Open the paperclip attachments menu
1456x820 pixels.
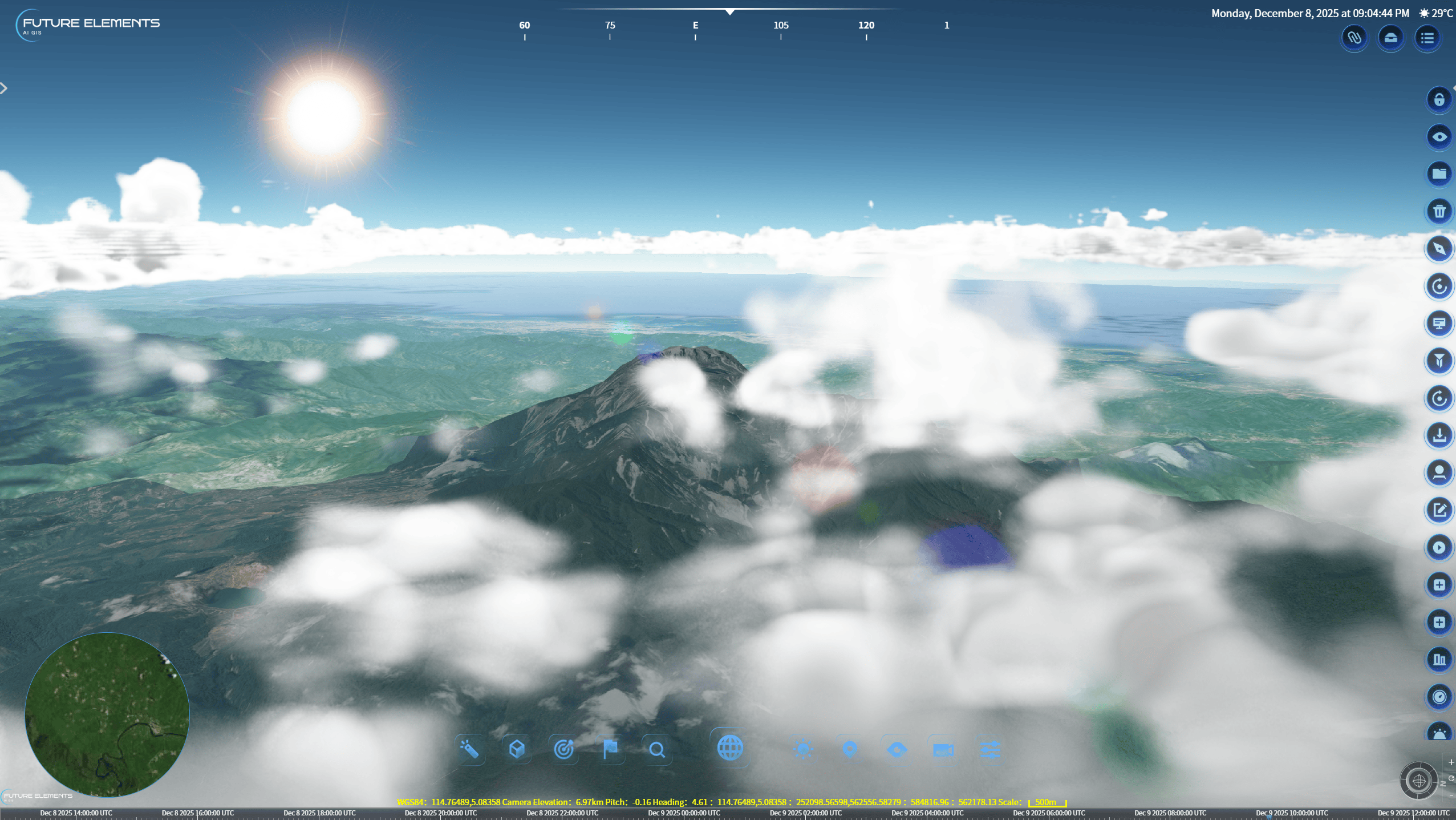coord(1354,38)
